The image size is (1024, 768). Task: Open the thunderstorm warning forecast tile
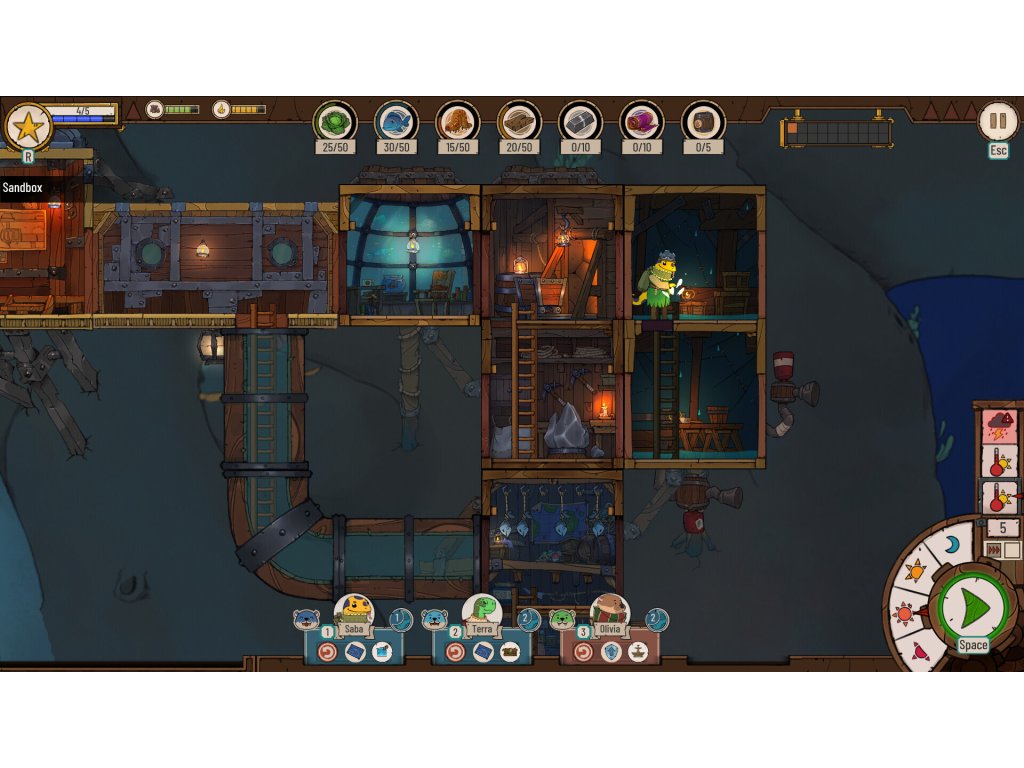coord(1000,427)
